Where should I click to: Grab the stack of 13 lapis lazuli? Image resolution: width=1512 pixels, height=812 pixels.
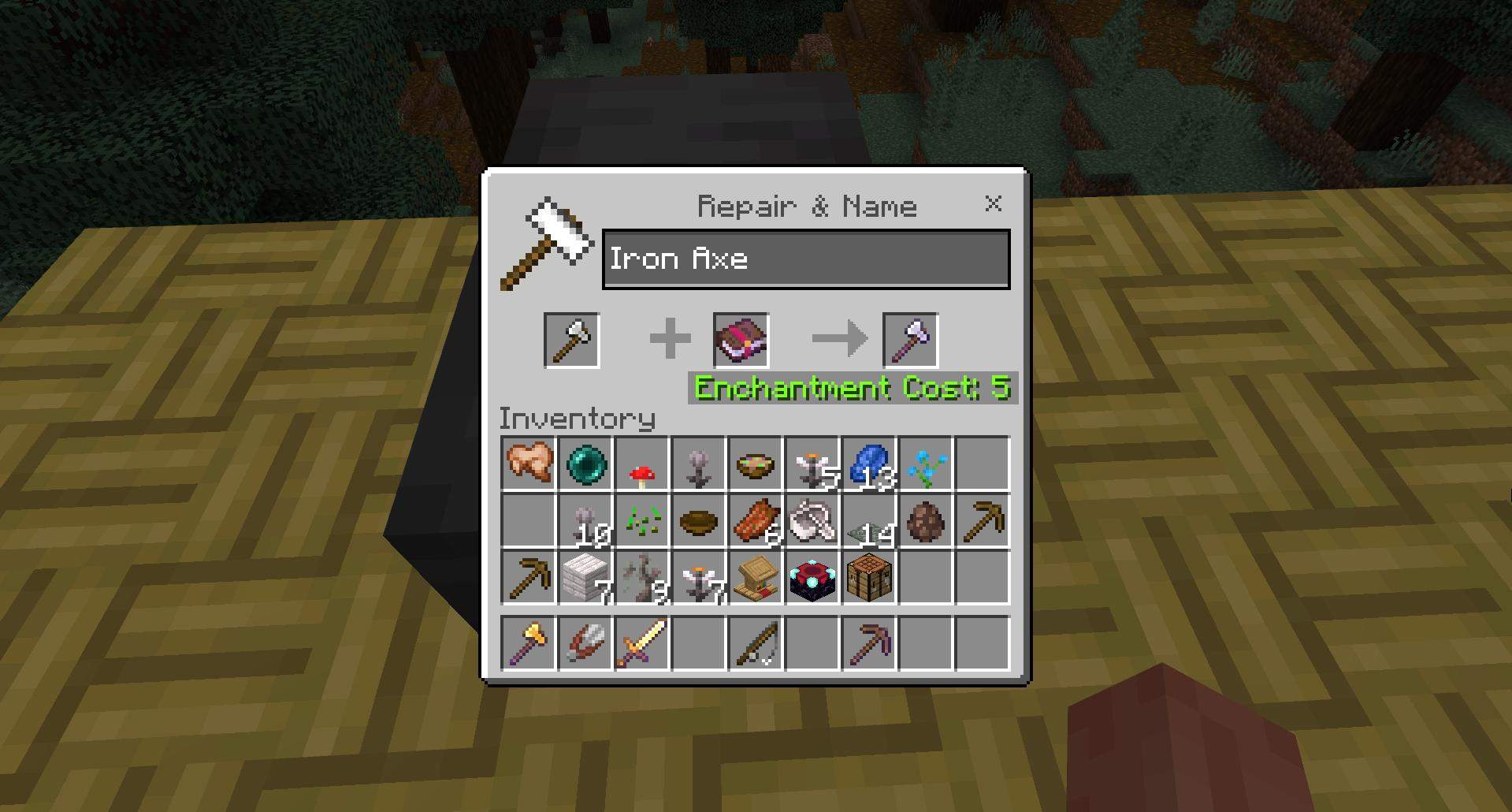[868, 463]
